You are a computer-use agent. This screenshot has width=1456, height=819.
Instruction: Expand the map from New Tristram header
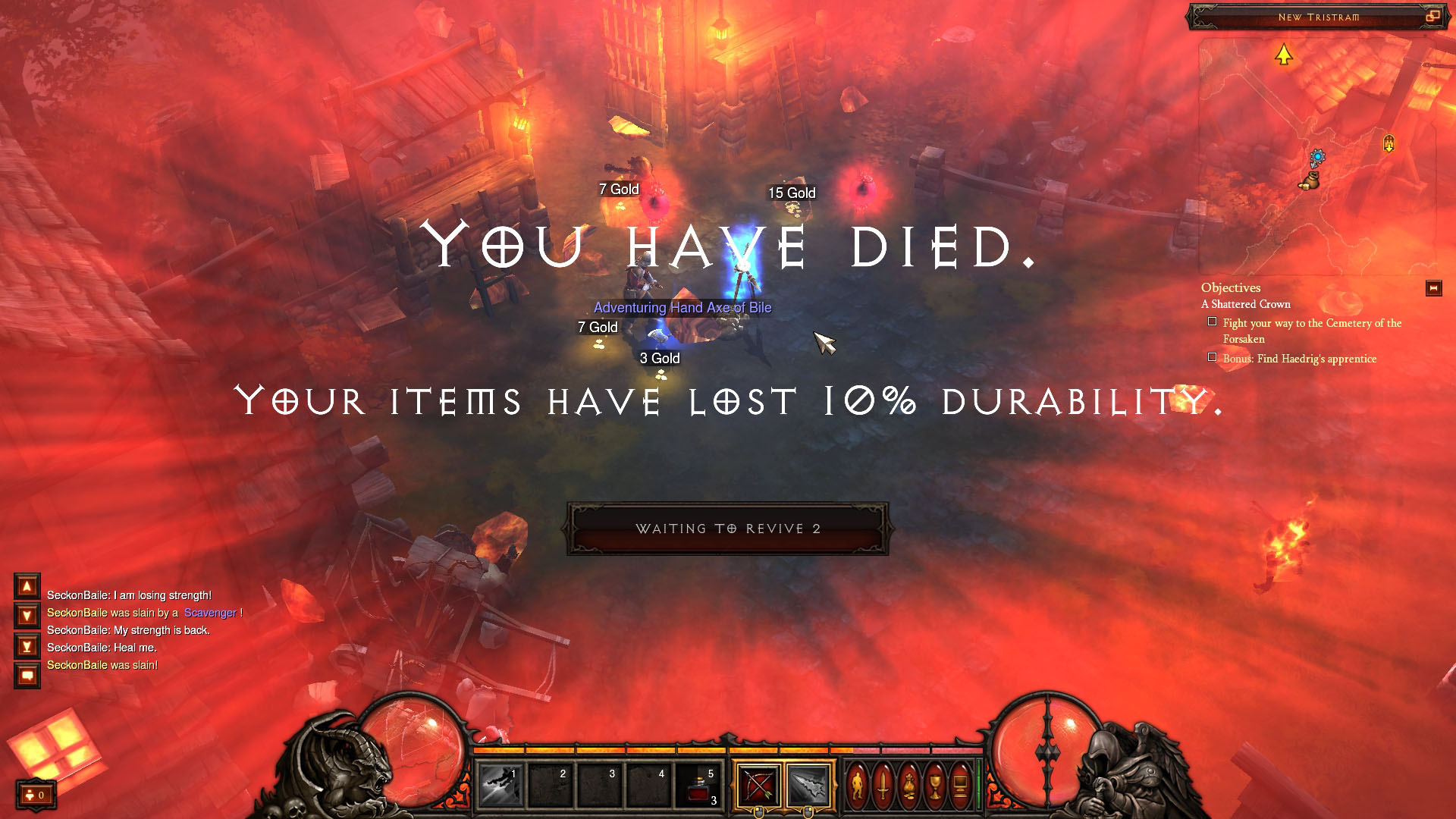1432,16
